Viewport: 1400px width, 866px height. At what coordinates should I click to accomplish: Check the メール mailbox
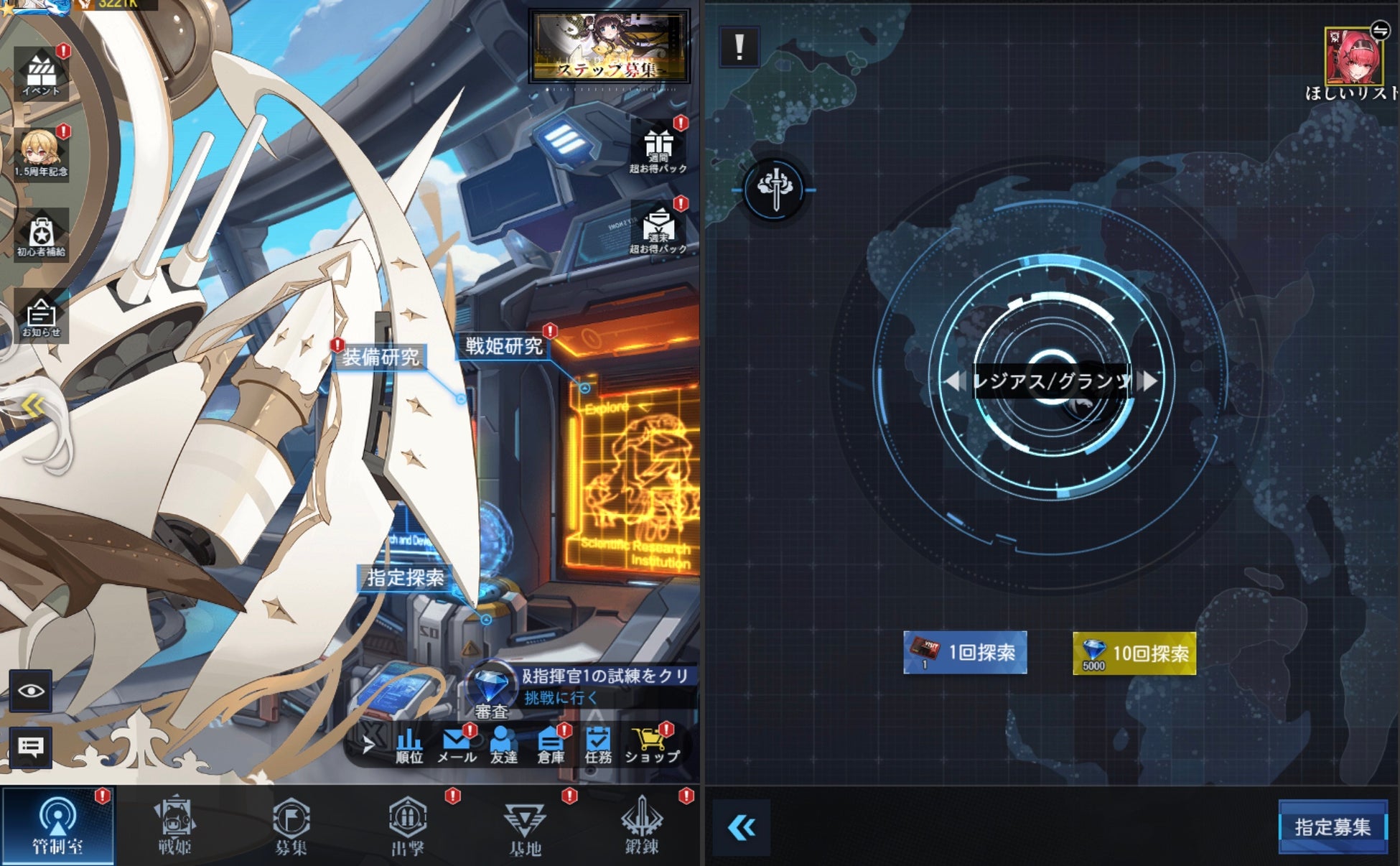(456, 745)
